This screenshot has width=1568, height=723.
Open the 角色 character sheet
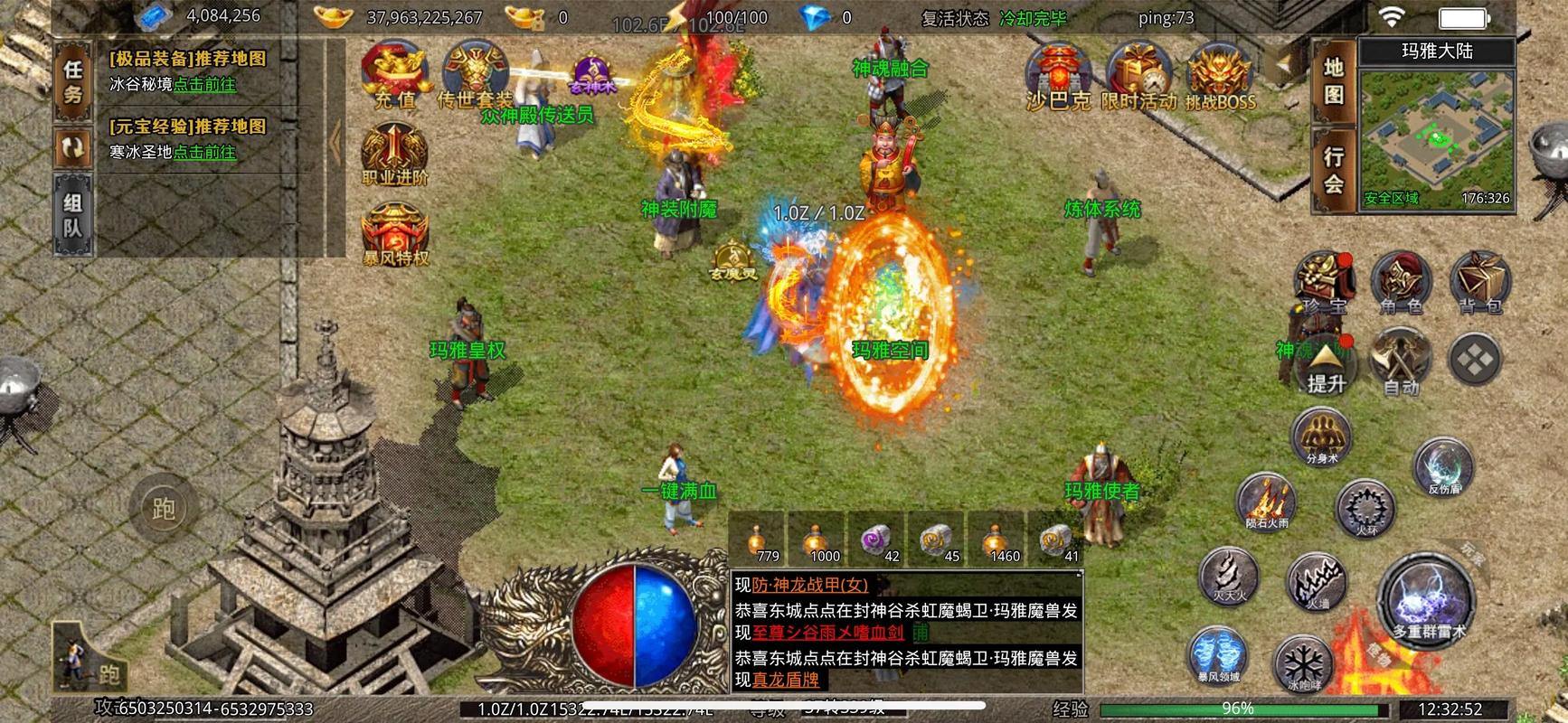[1401, 284]
